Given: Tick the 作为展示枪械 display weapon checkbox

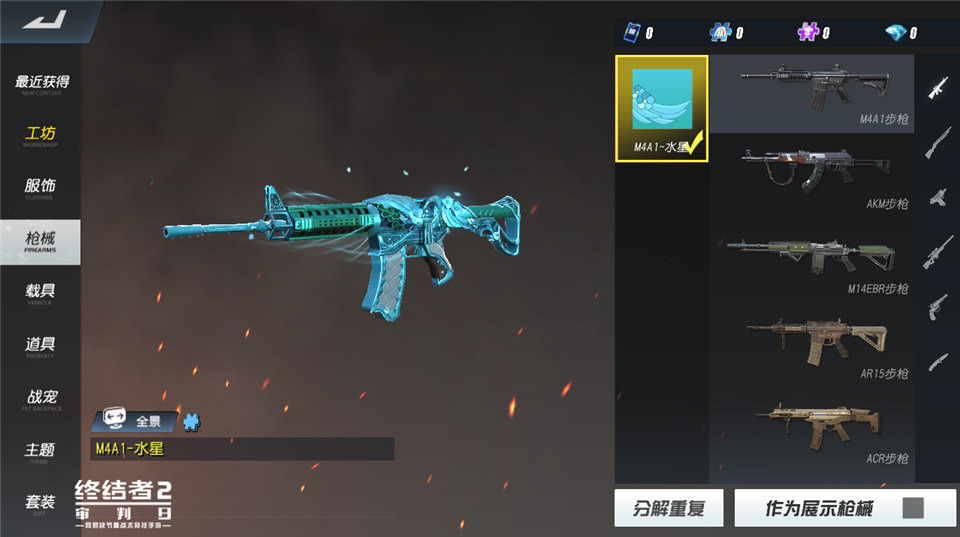Looking at the screenshot, I should (x=912, y=508).
